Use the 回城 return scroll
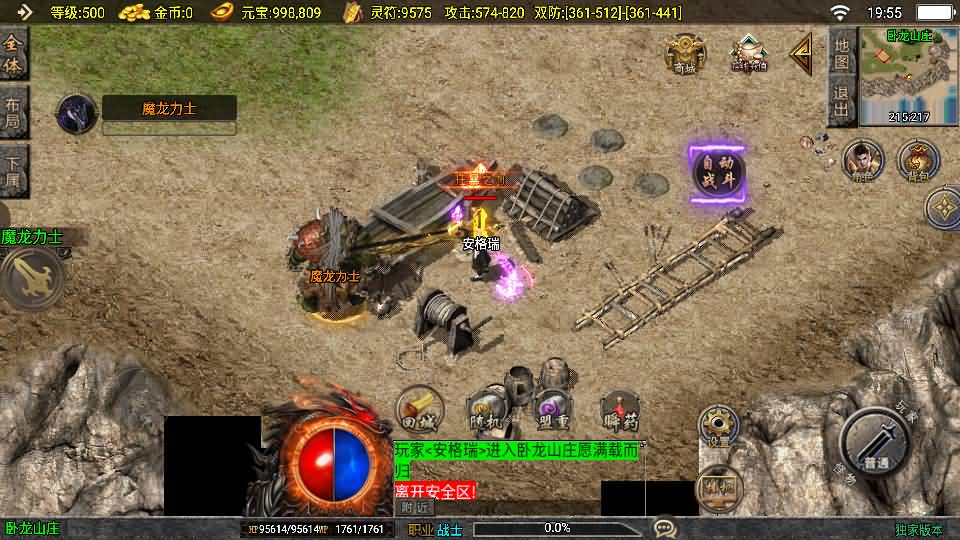The width and height of the screenshot is (960, 540). pyautogui.click(x=419, y=412)
